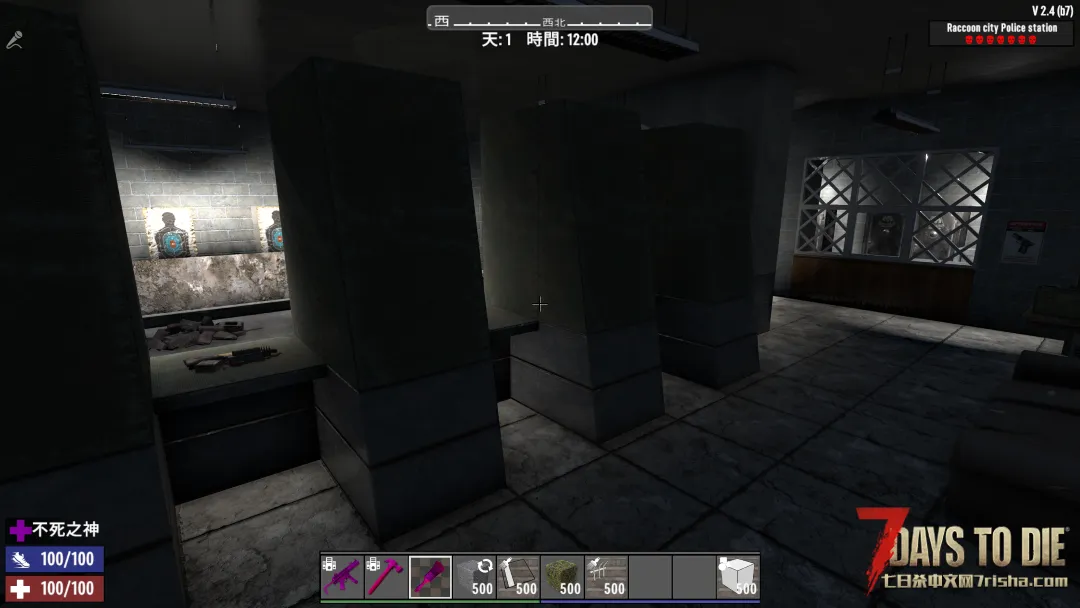Choose the wire fence item slot
Viewport: 1080px width, 608px height.
606,577
